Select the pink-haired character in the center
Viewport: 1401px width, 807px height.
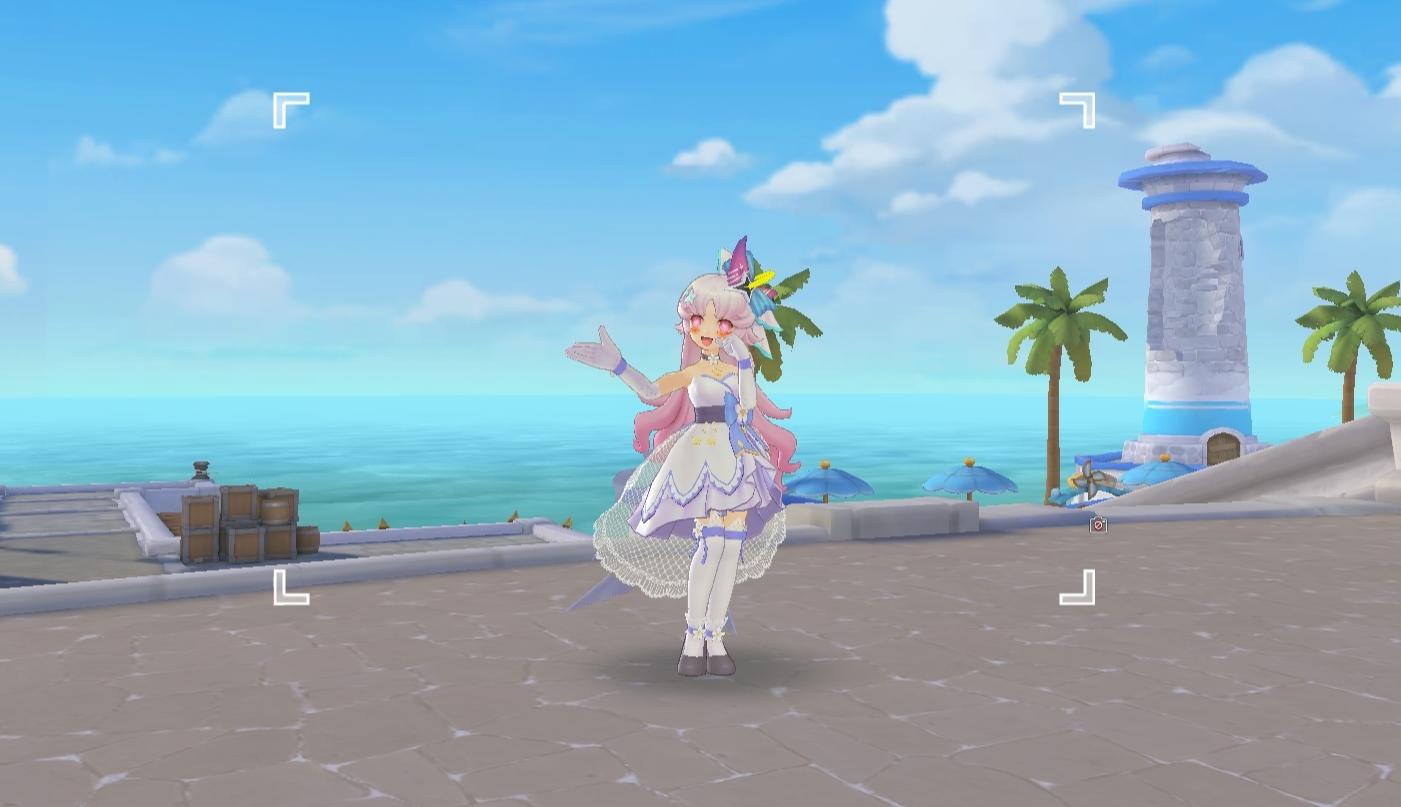(710, 430)
